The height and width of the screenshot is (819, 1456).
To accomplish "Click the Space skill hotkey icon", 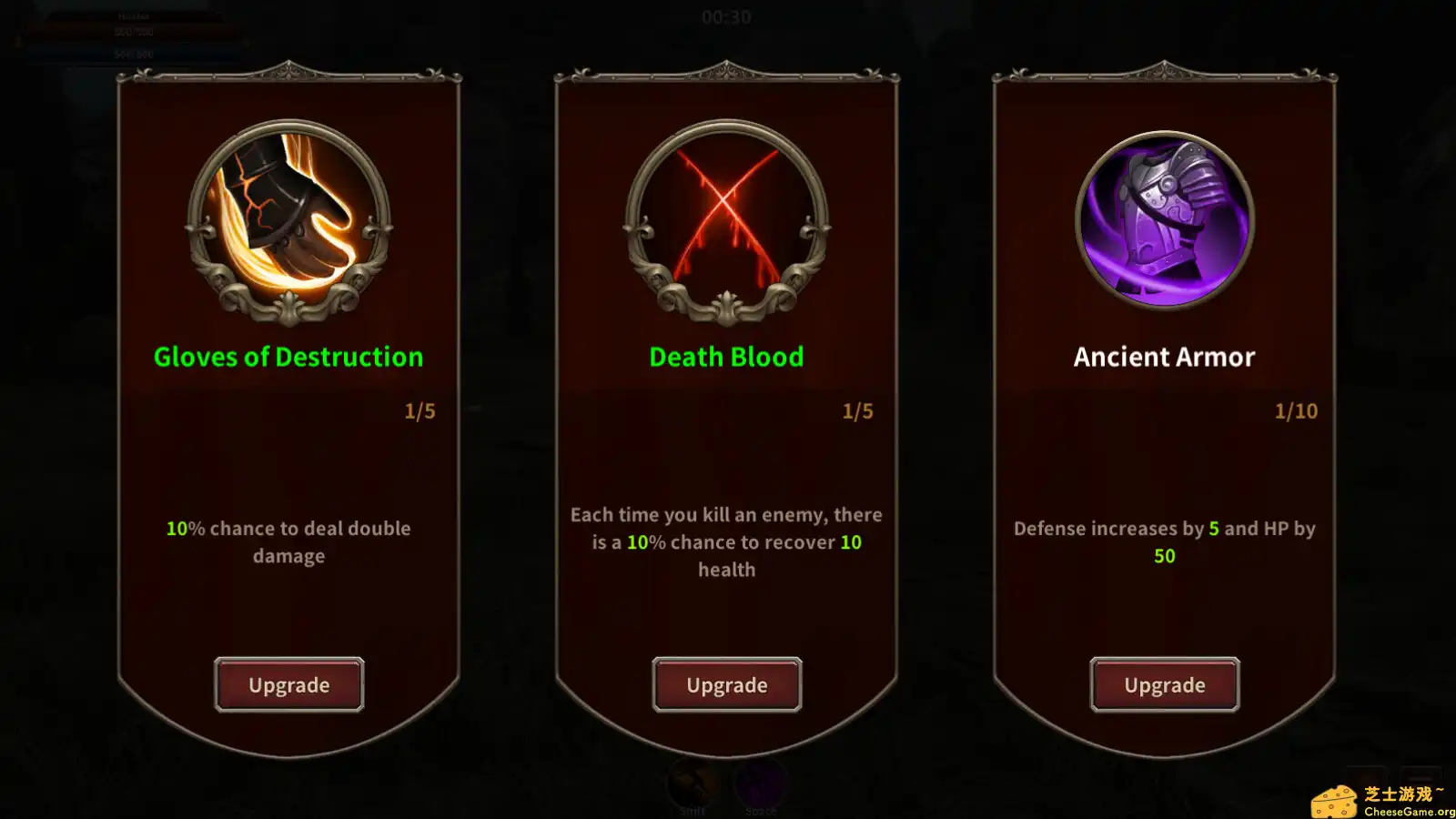I will click(763, 784).
